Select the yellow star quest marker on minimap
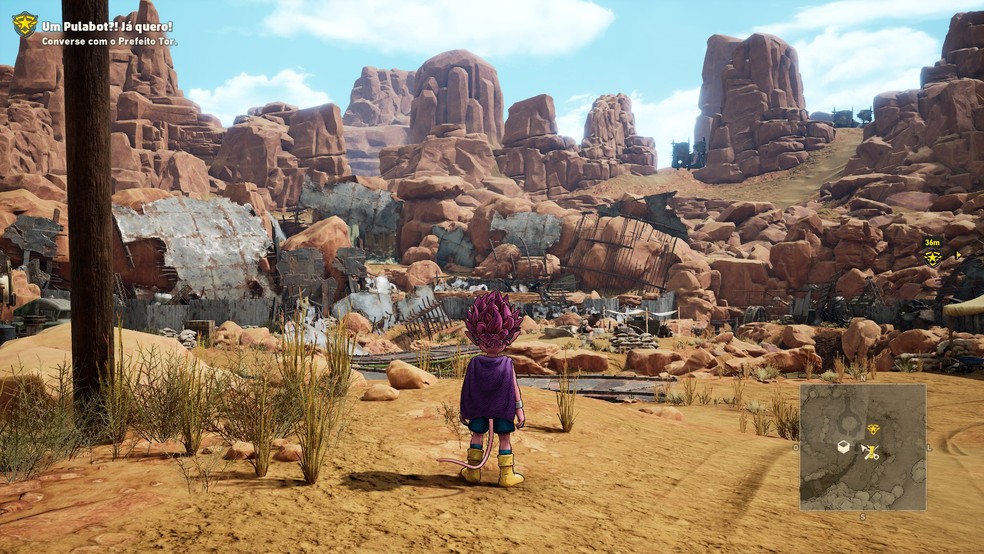Screen dimensions: 984x554 [873, 429]
